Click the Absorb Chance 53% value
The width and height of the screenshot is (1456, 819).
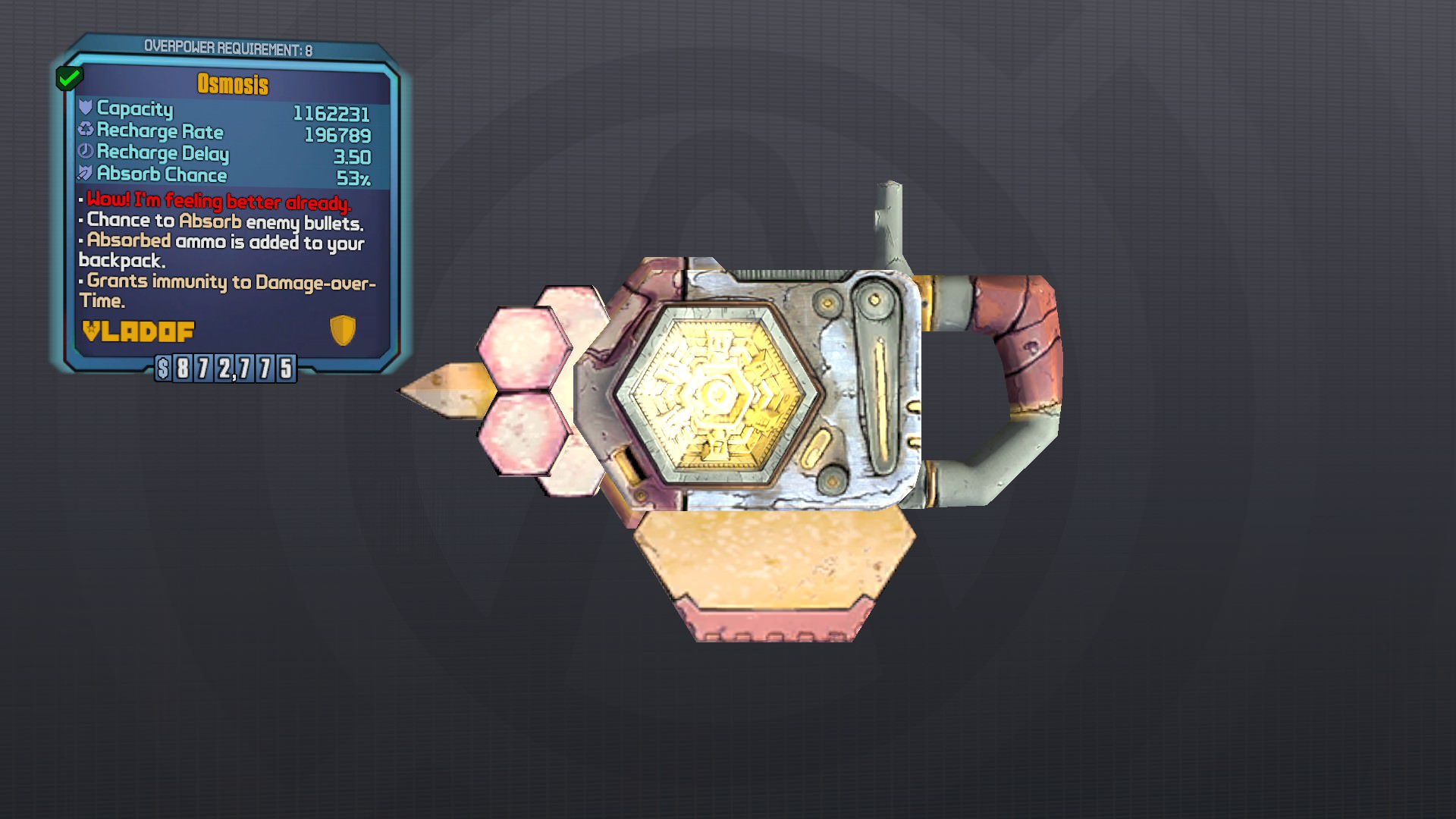pos(353,175)
